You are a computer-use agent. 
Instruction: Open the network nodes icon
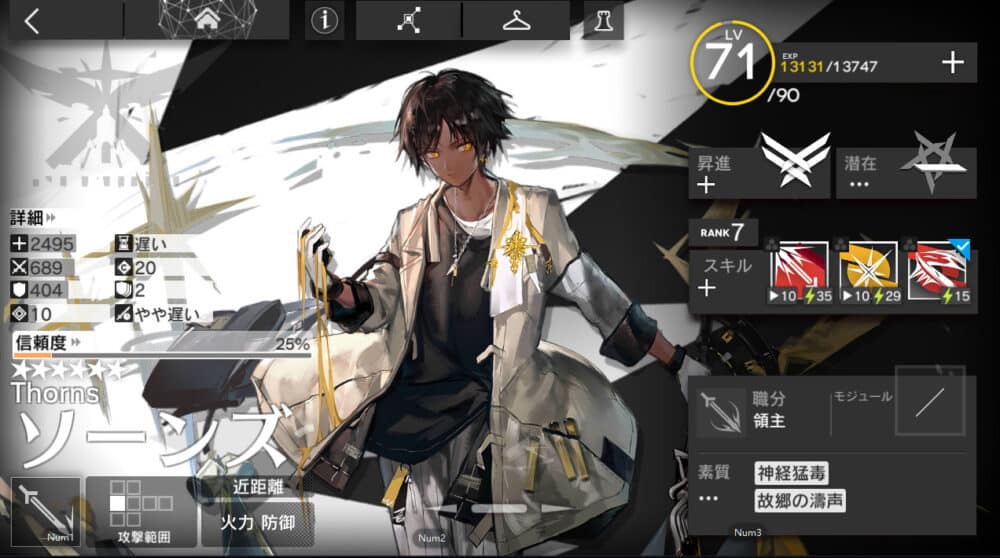408,21
